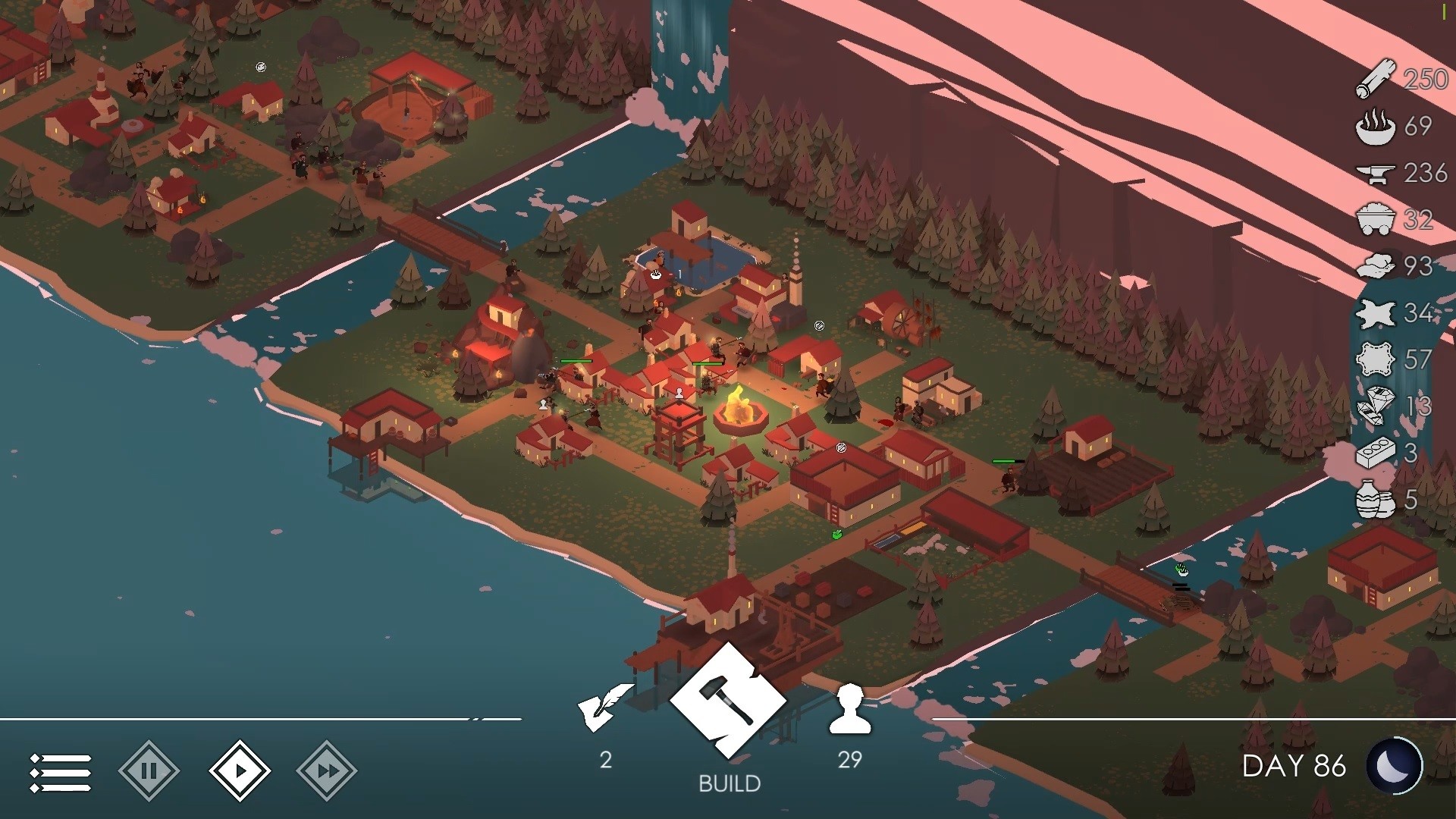
Task: Pause the game
Action: pyautogui.click(x=149, y=770)
